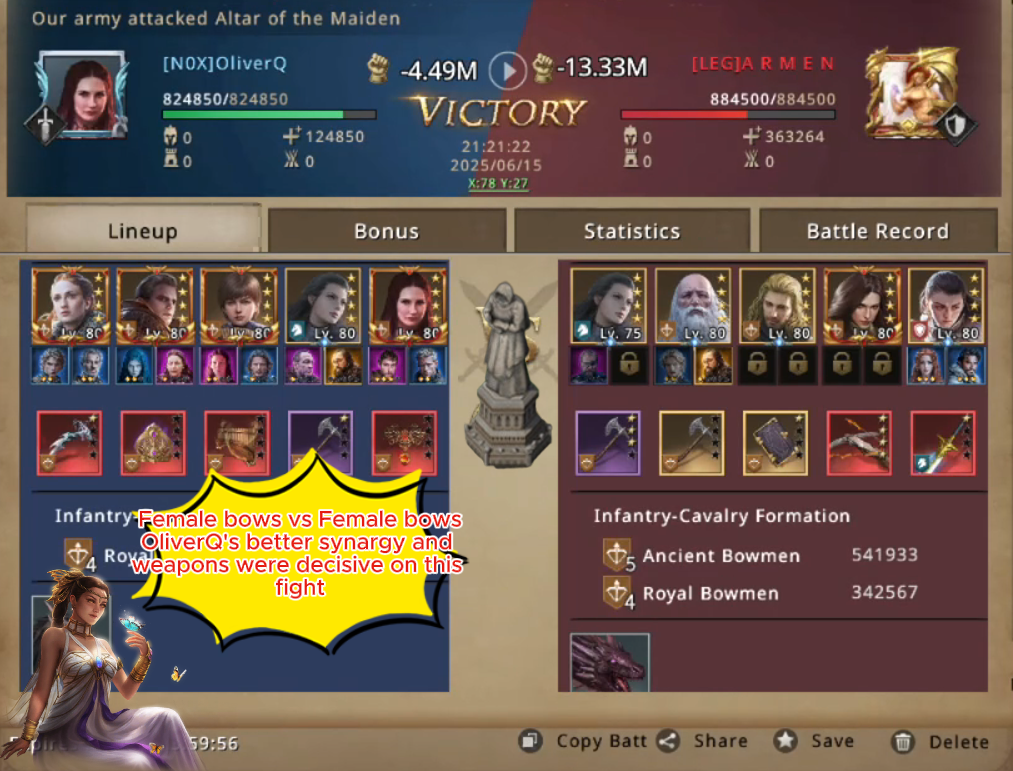This screenshot has width=1013, height=771.
Task: Select the enemy crossbow weapon slot
Action: 860,442
